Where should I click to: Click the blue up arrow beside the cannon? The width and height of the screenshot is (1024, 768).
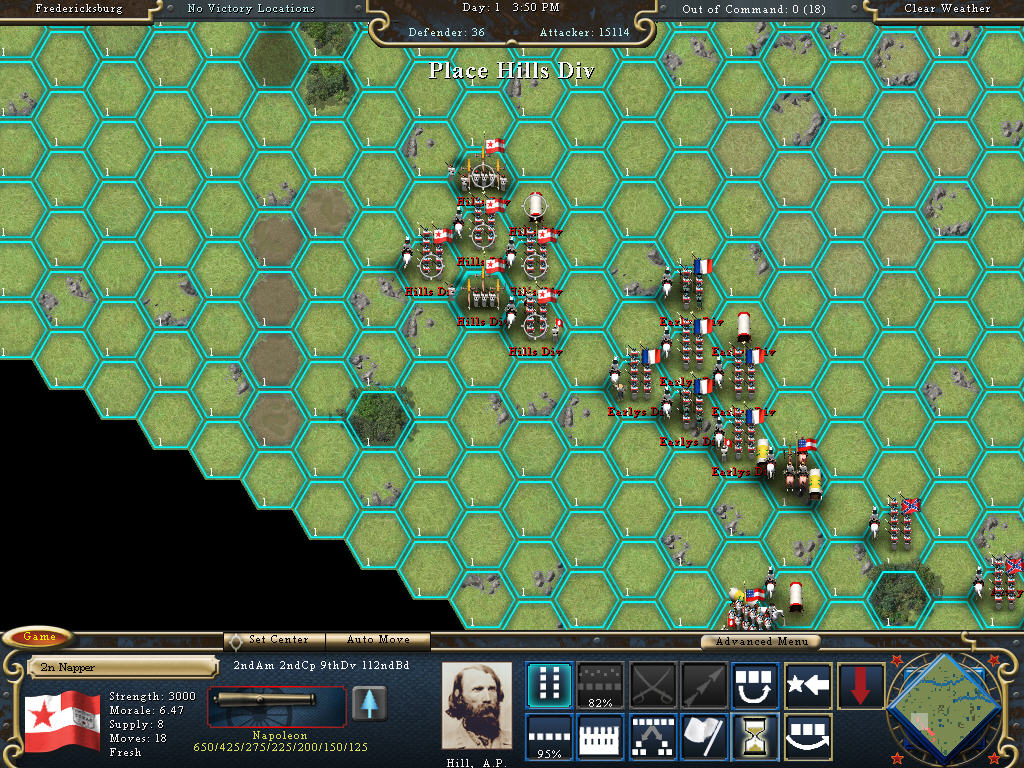point(369,704)
